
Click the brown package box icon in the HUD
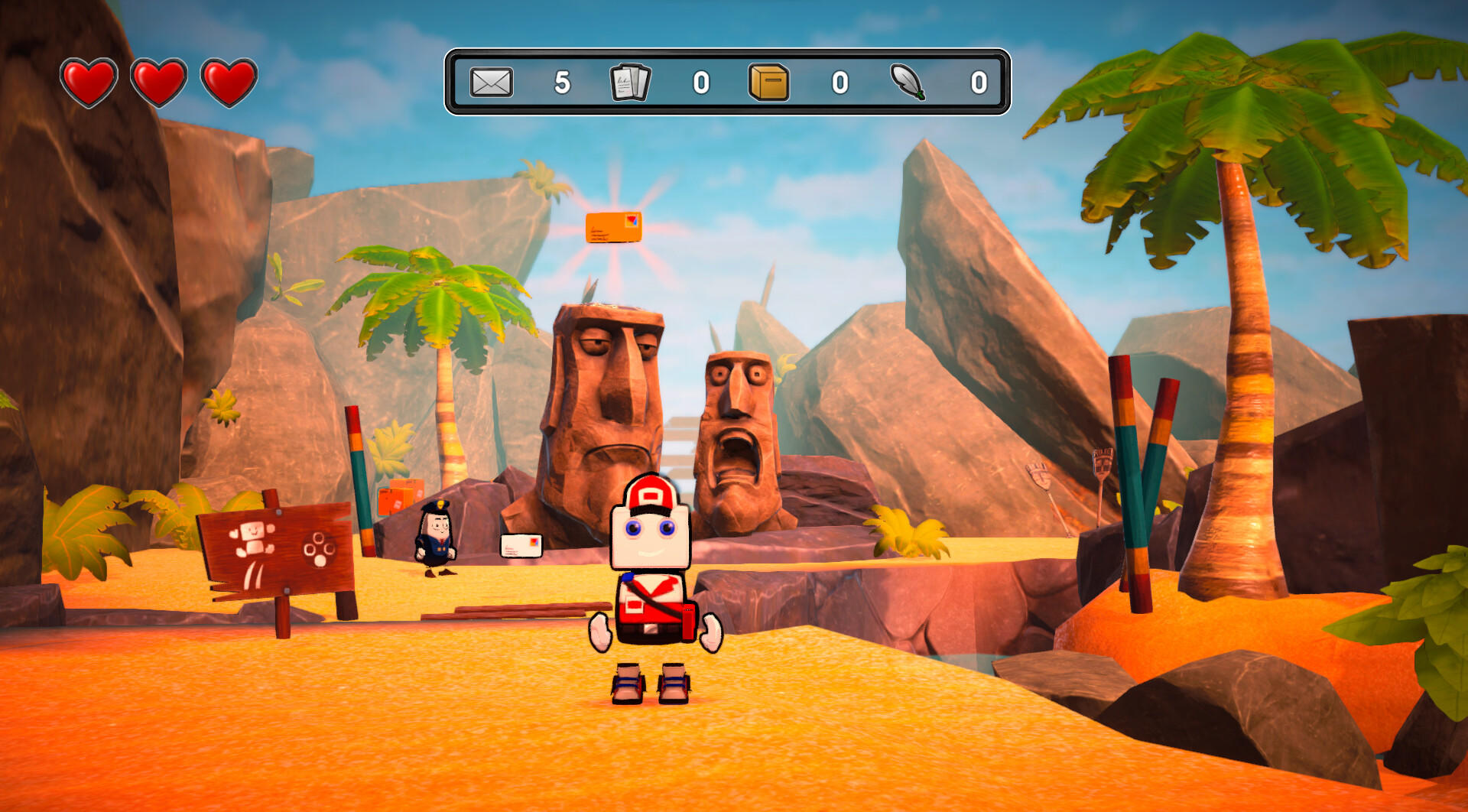click(767, 82)
